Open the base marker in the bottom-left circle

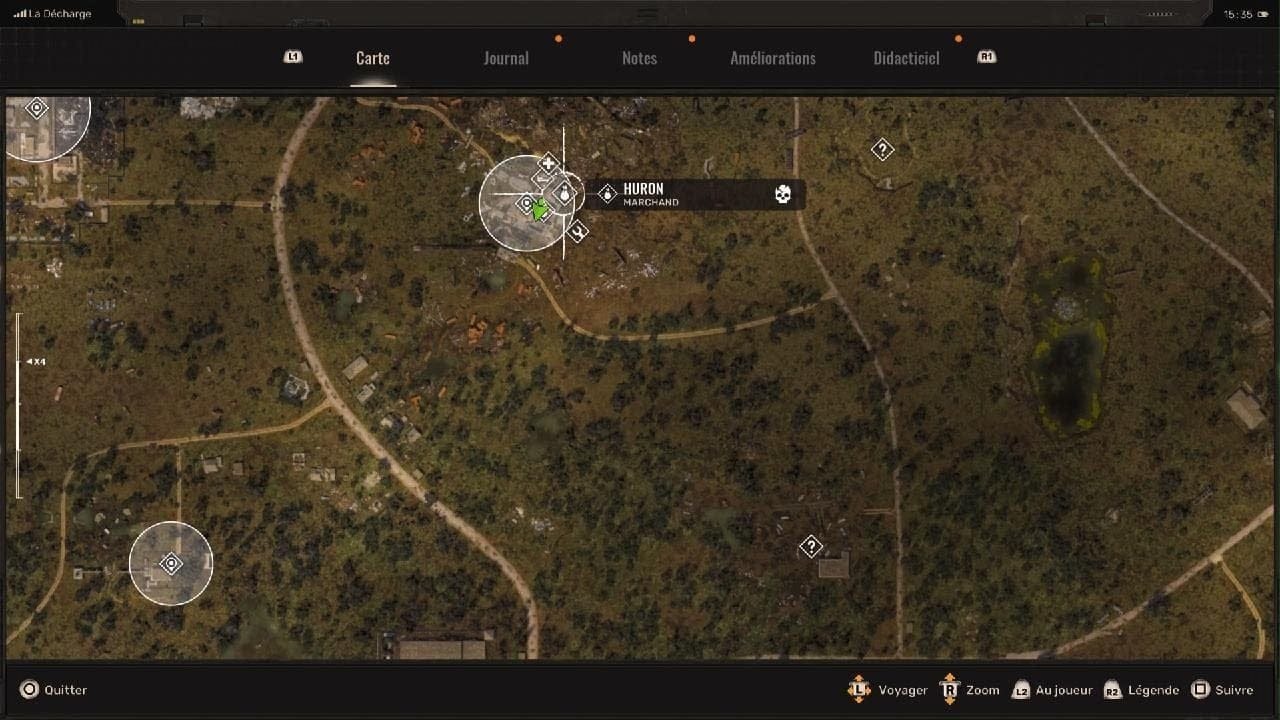point(171,563)
